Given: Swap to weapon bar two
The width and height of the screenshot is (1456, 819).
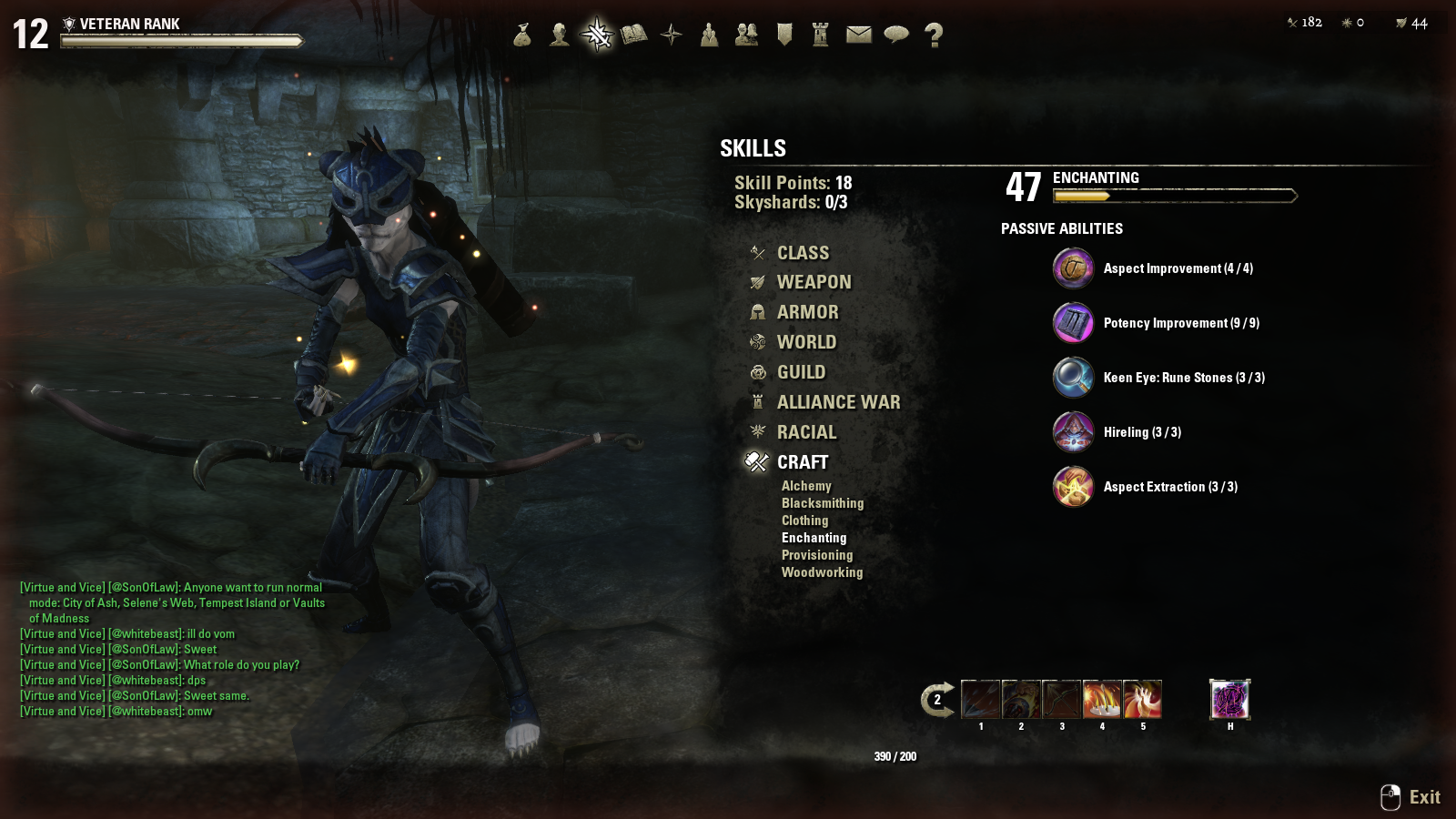Looking at the screenshot, I should [937, 700].
